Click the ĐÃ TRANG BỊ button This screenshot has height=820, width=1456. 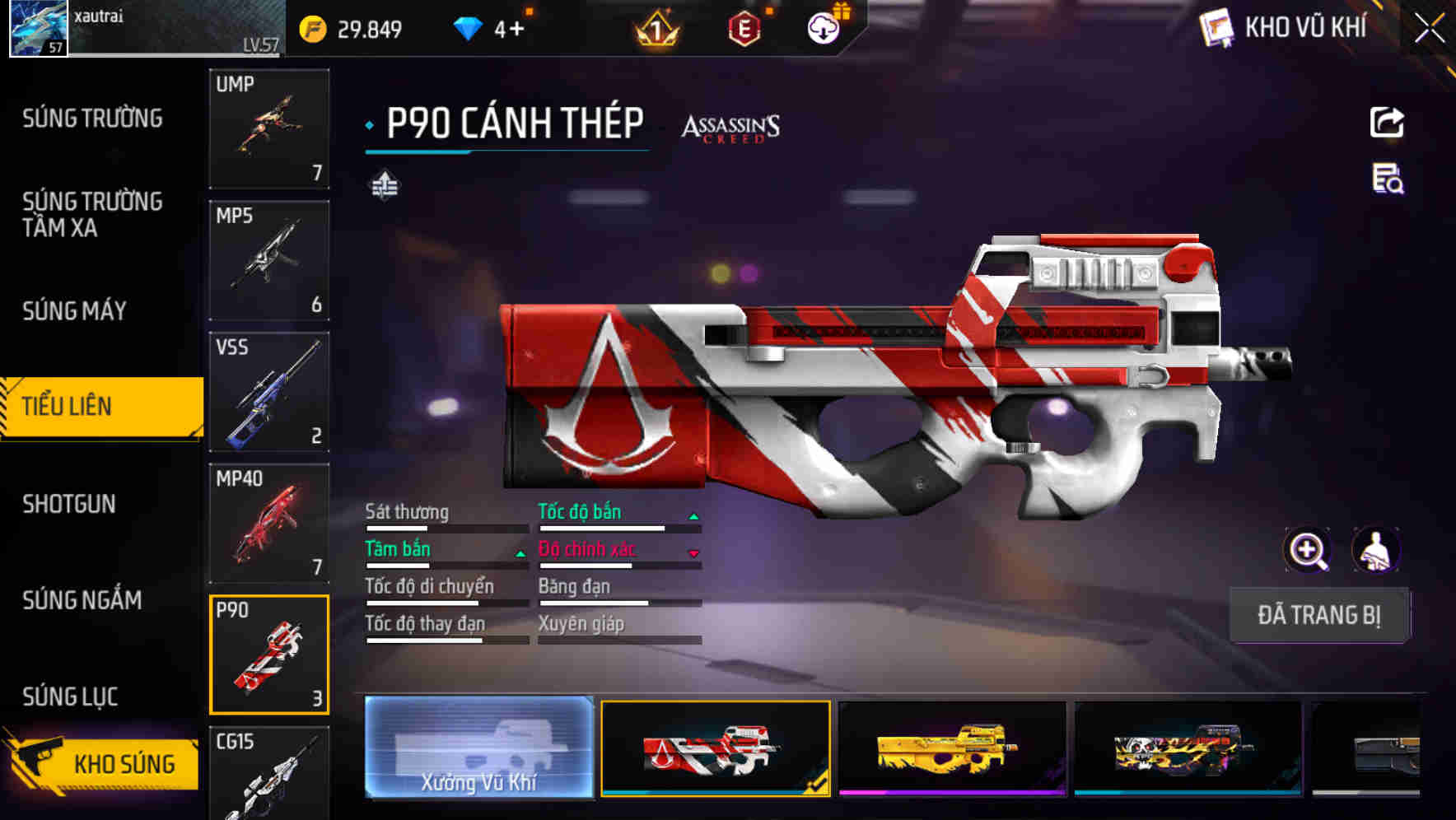1319,614
